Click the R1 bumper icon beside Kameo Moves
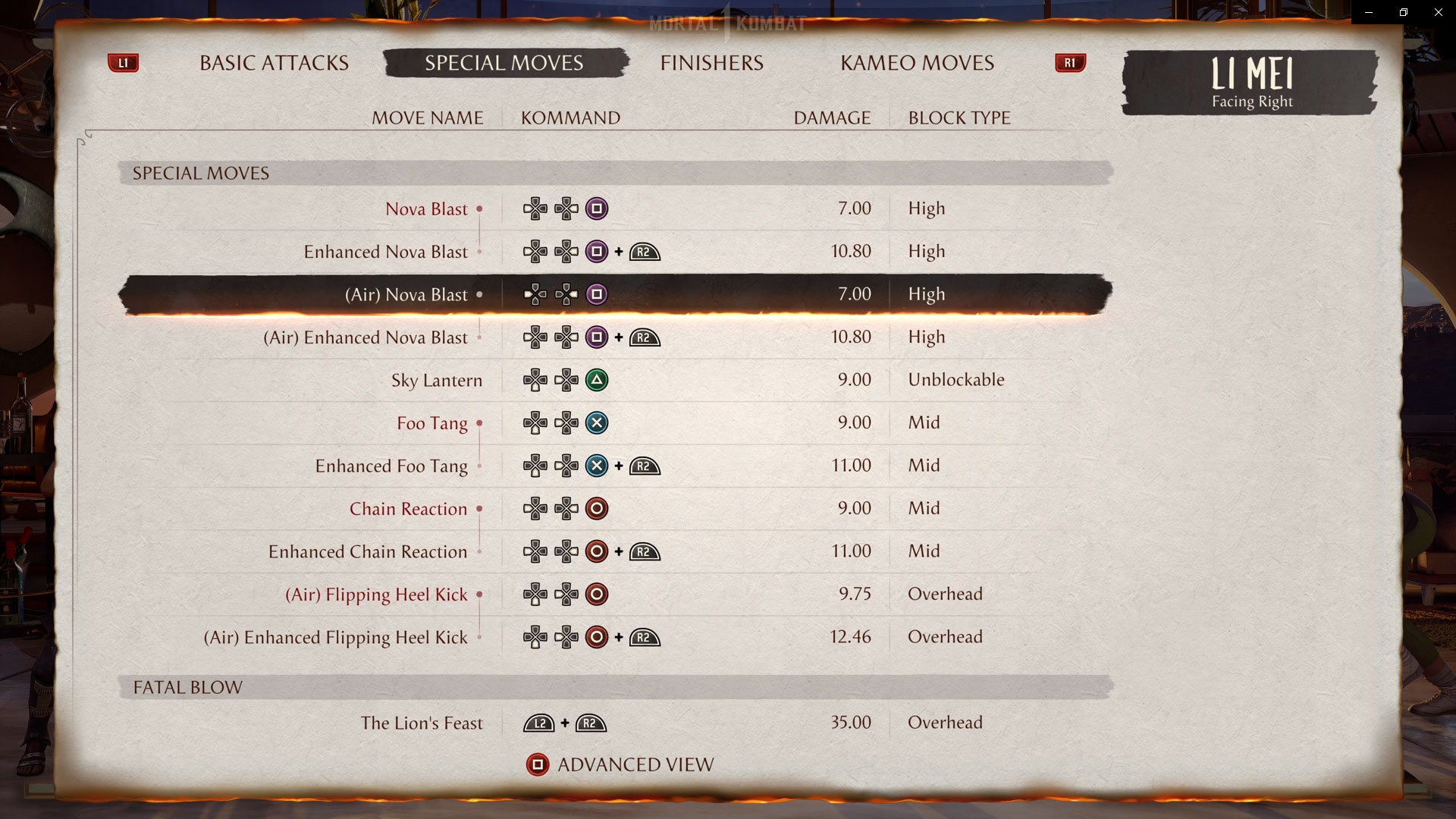 (1069, 63)
